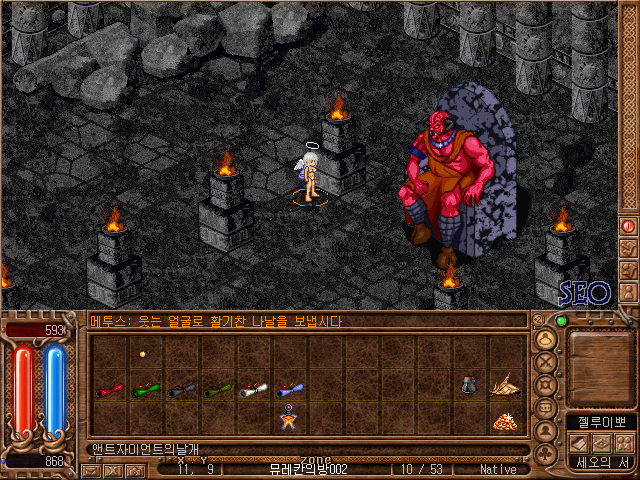Pick the white scroll item
This screenshot has height=480, width=640.
pyautogui.click(x=254, y=390)
